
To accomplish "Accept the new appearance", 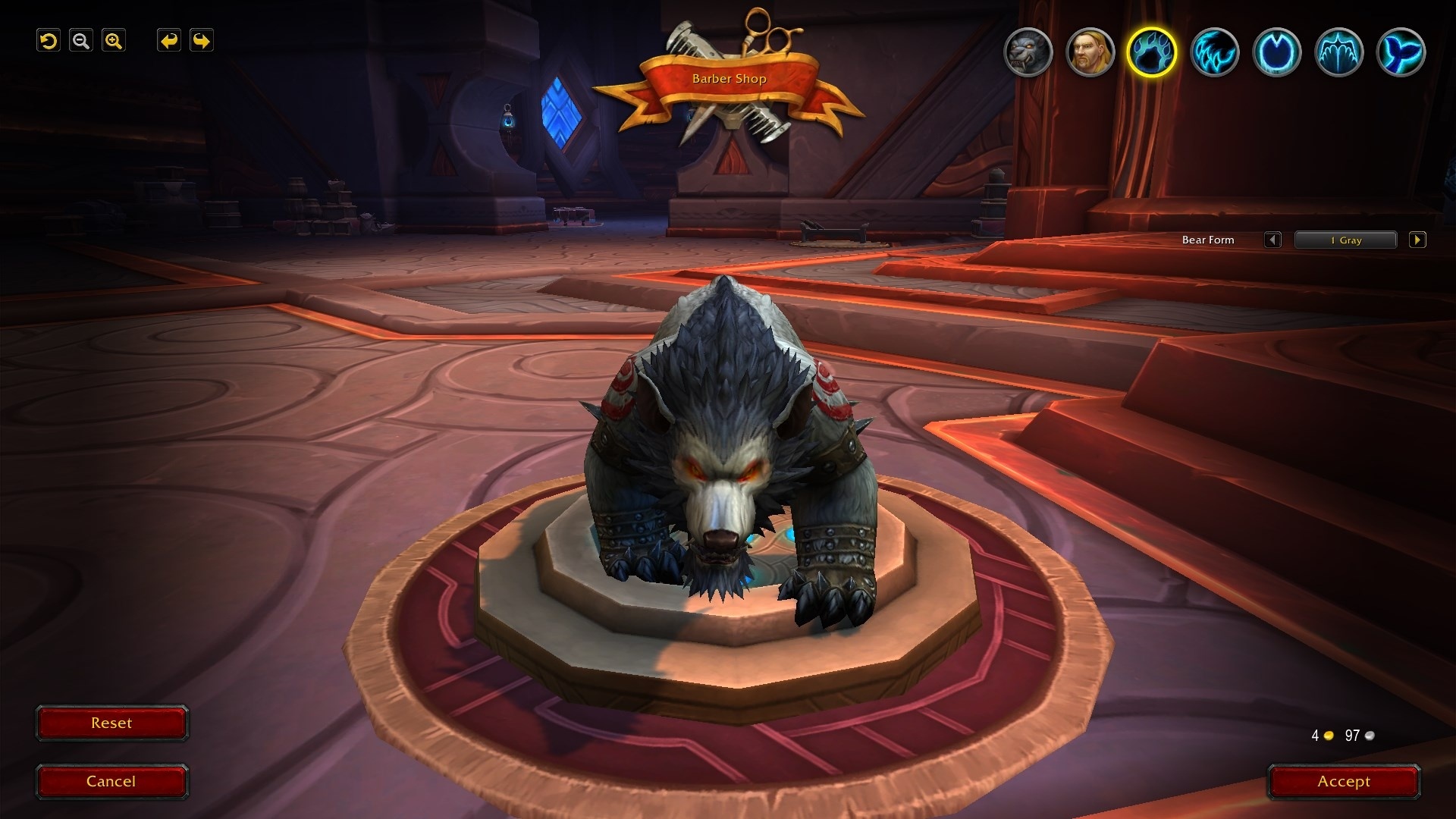I will coord(1344,782).
